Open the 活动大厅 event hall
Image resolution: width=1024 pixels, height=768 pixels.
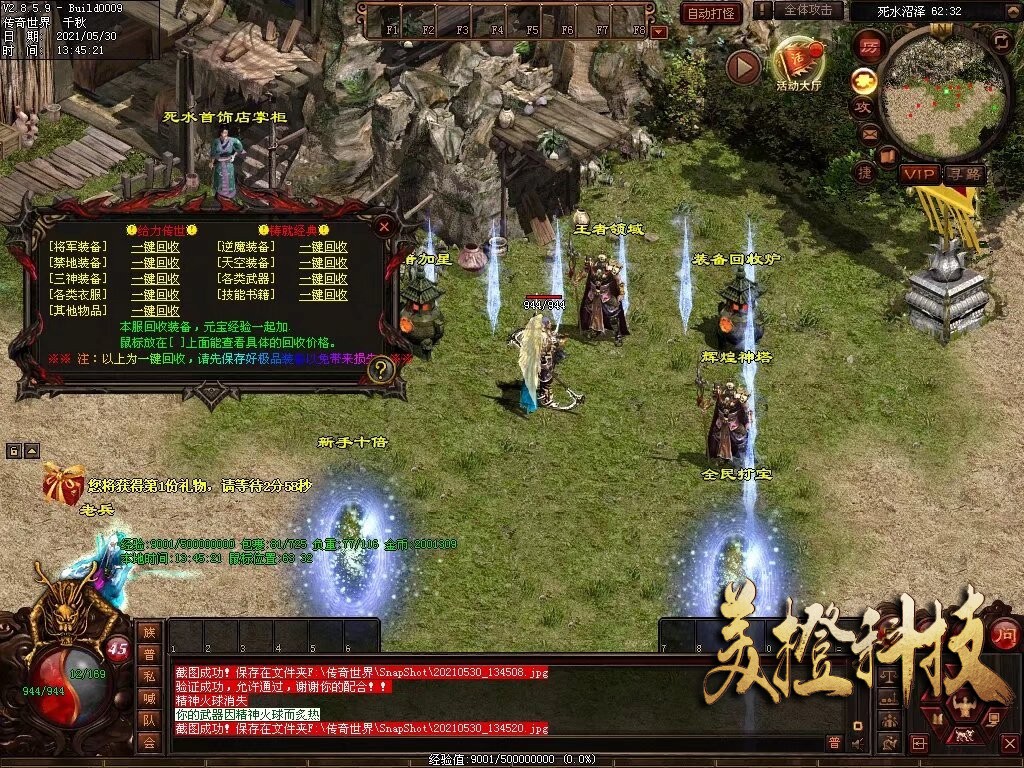point(798,65)
